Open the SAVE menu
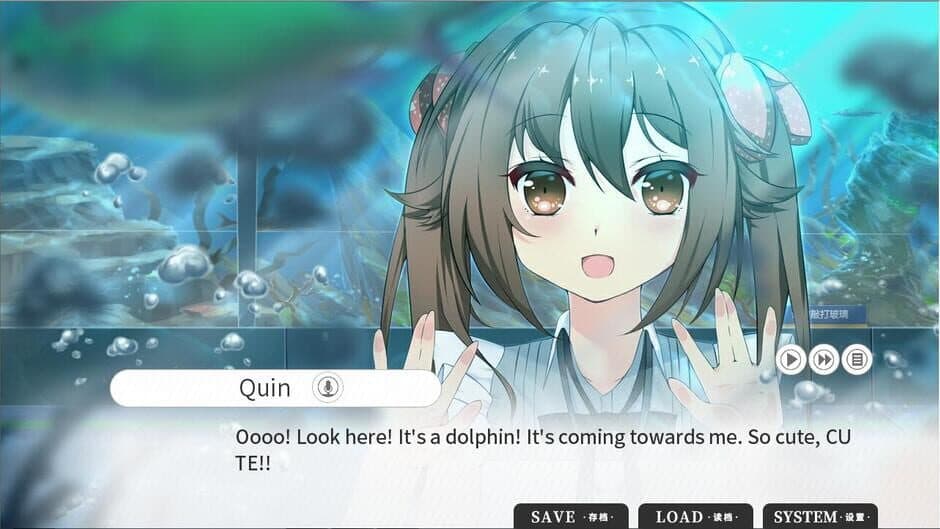The height and width of the screenshot is (529, 940). pyautogui.click(x=570, y=516)
